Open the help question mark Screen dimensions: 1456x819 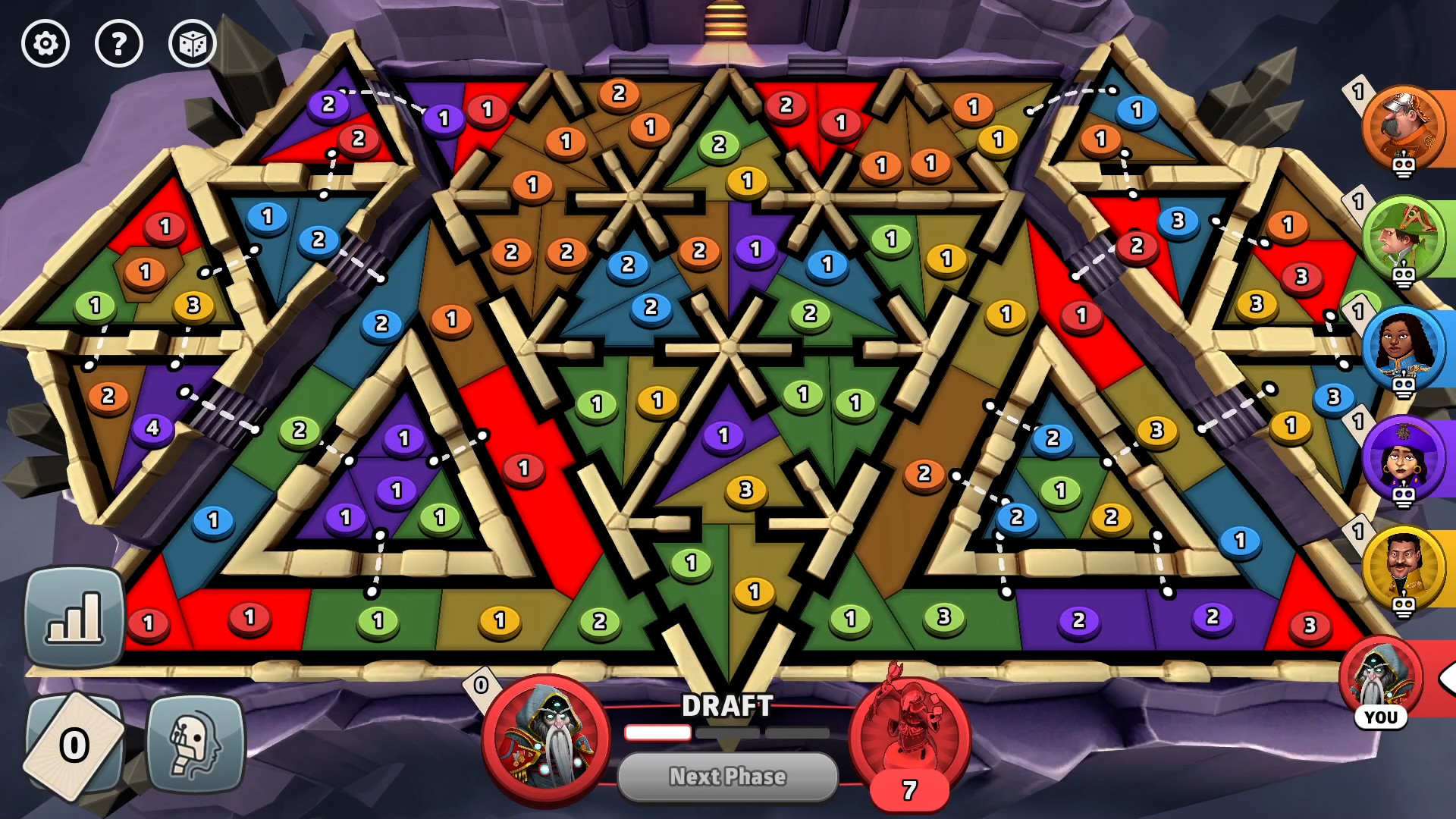118,44
